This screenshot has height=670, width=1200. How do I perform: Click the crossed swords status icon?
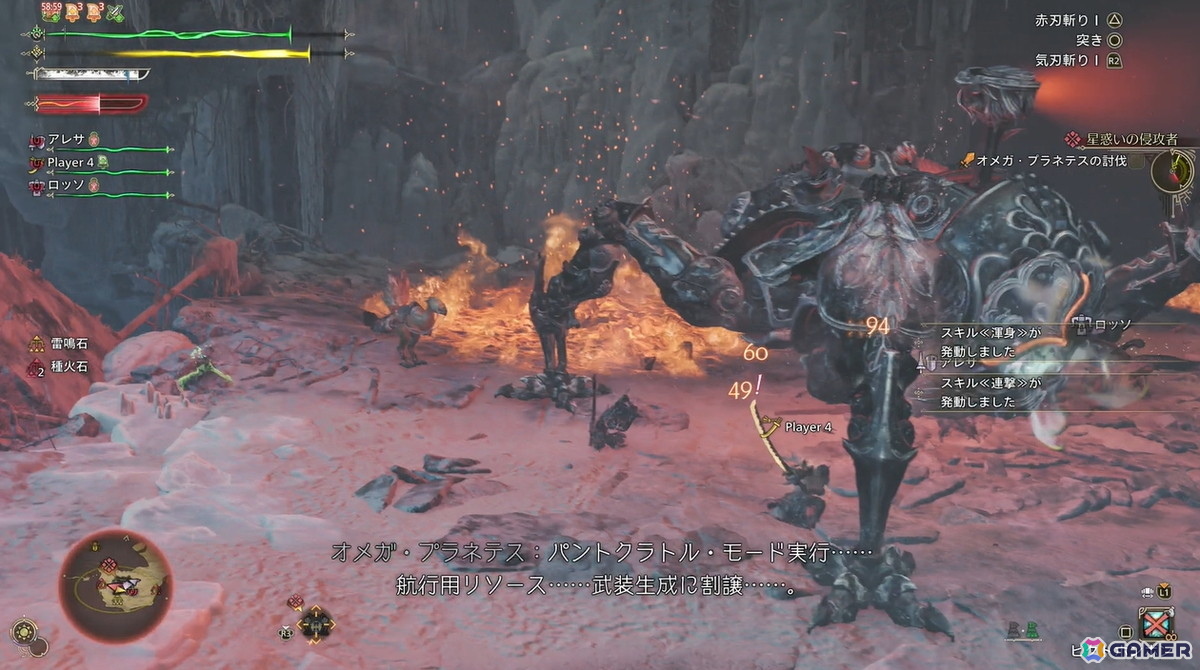point(114,13)
